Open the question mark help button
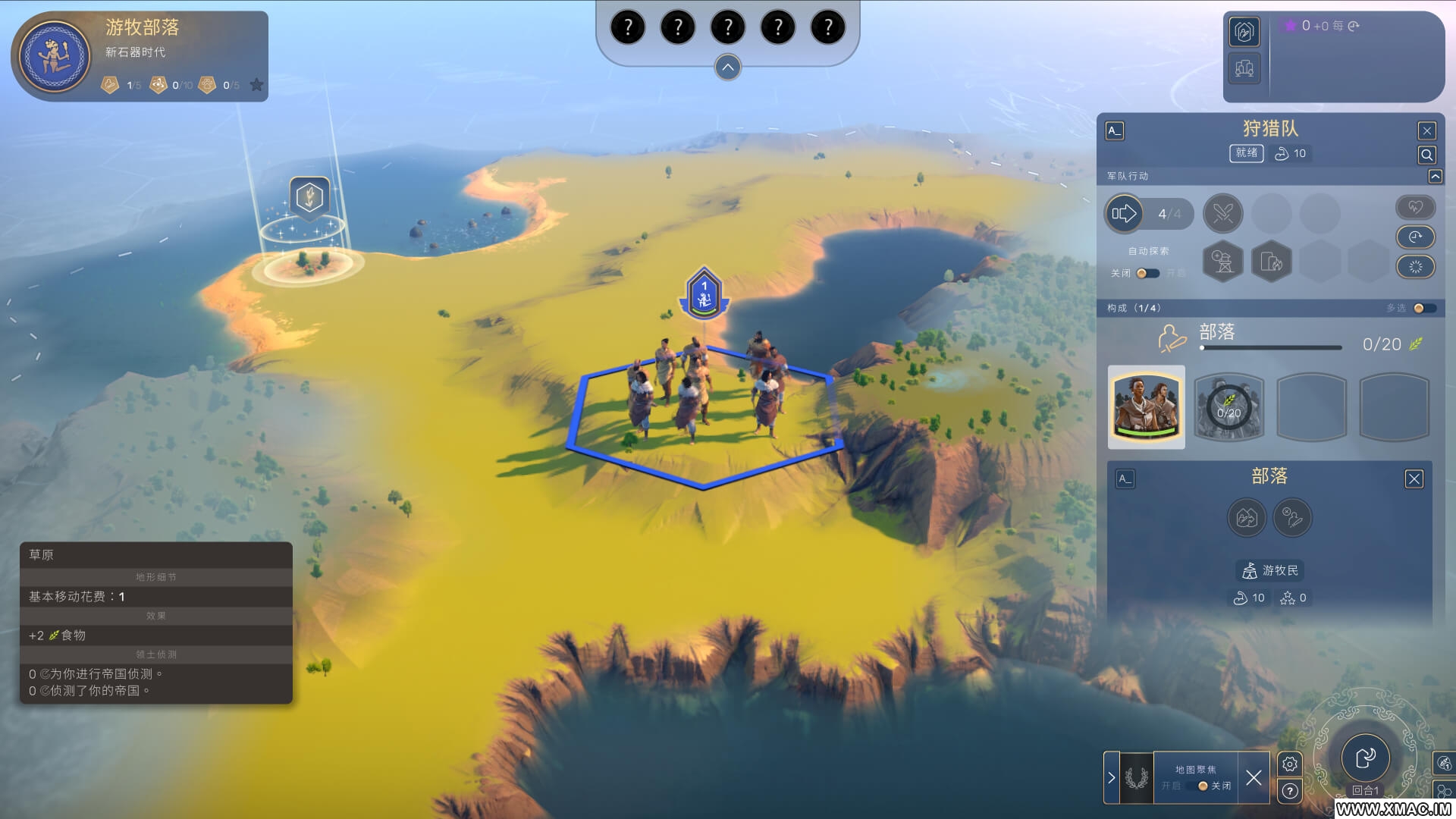The height and width of the screenshot is (819, 1456). click(x=1289, y=792)
